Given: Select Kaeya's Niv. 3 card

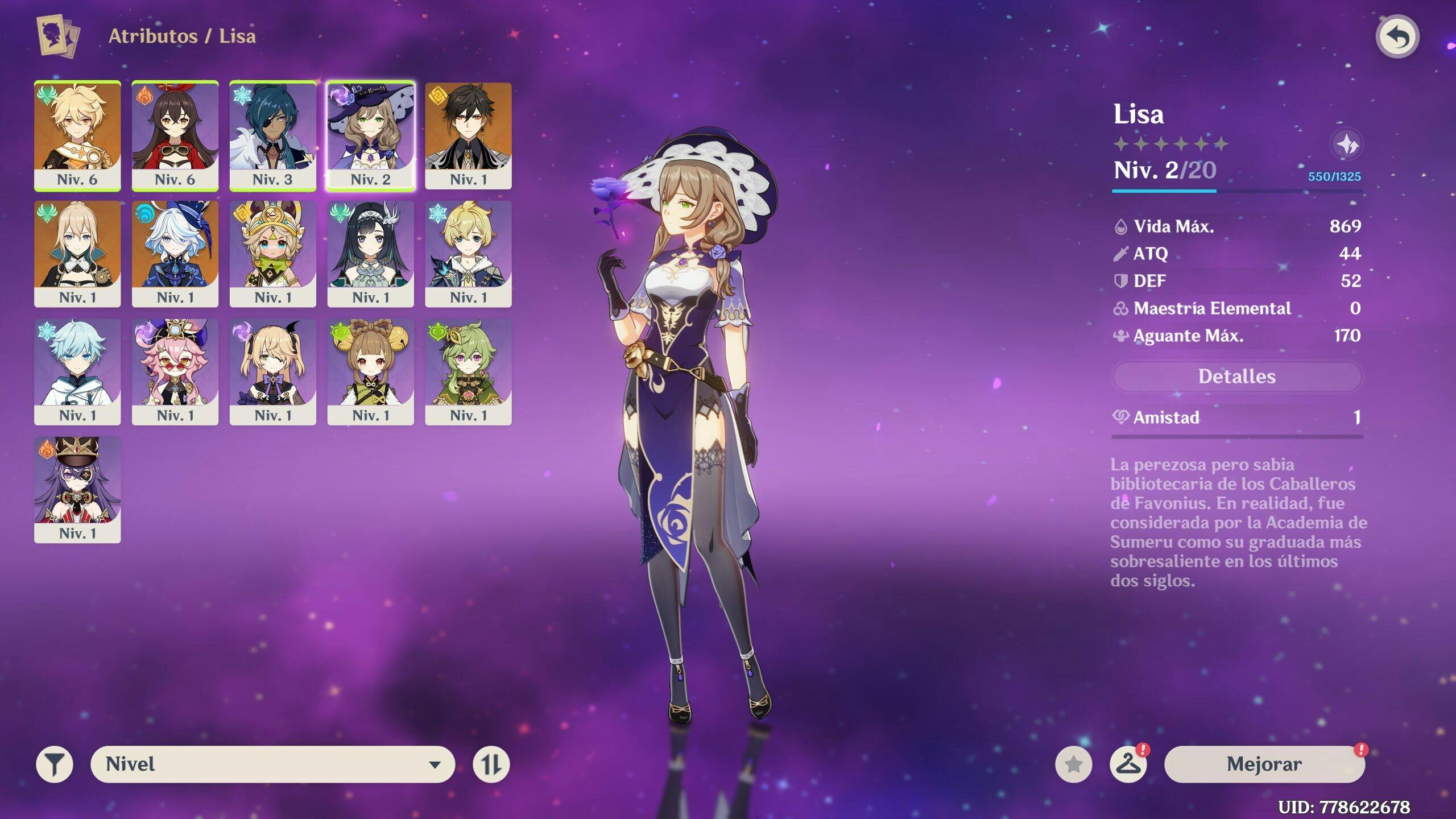Looking at the screenshot, I should [x=273, y=135].
